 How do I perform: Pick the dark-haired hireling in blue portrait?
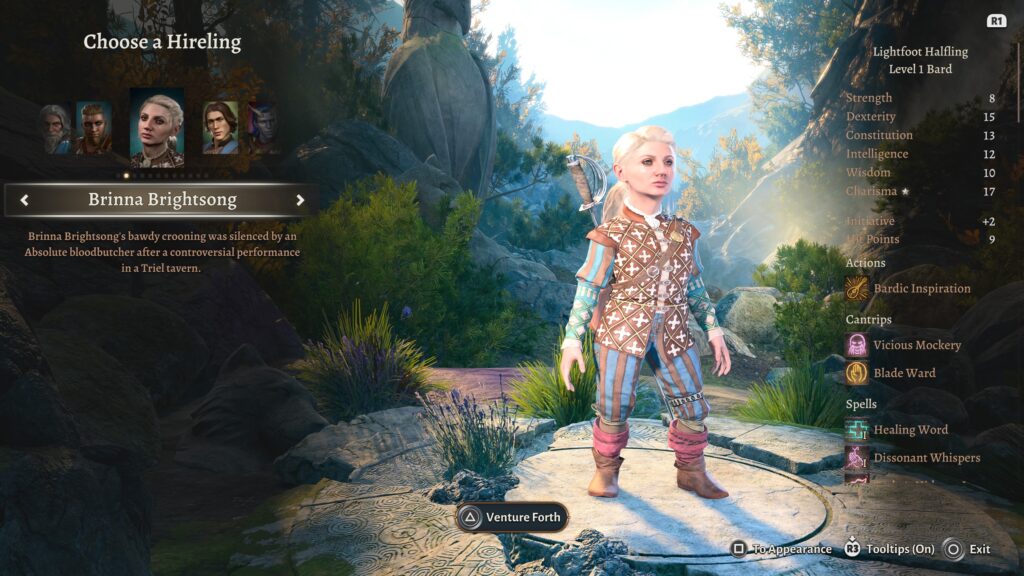[220, 127]
